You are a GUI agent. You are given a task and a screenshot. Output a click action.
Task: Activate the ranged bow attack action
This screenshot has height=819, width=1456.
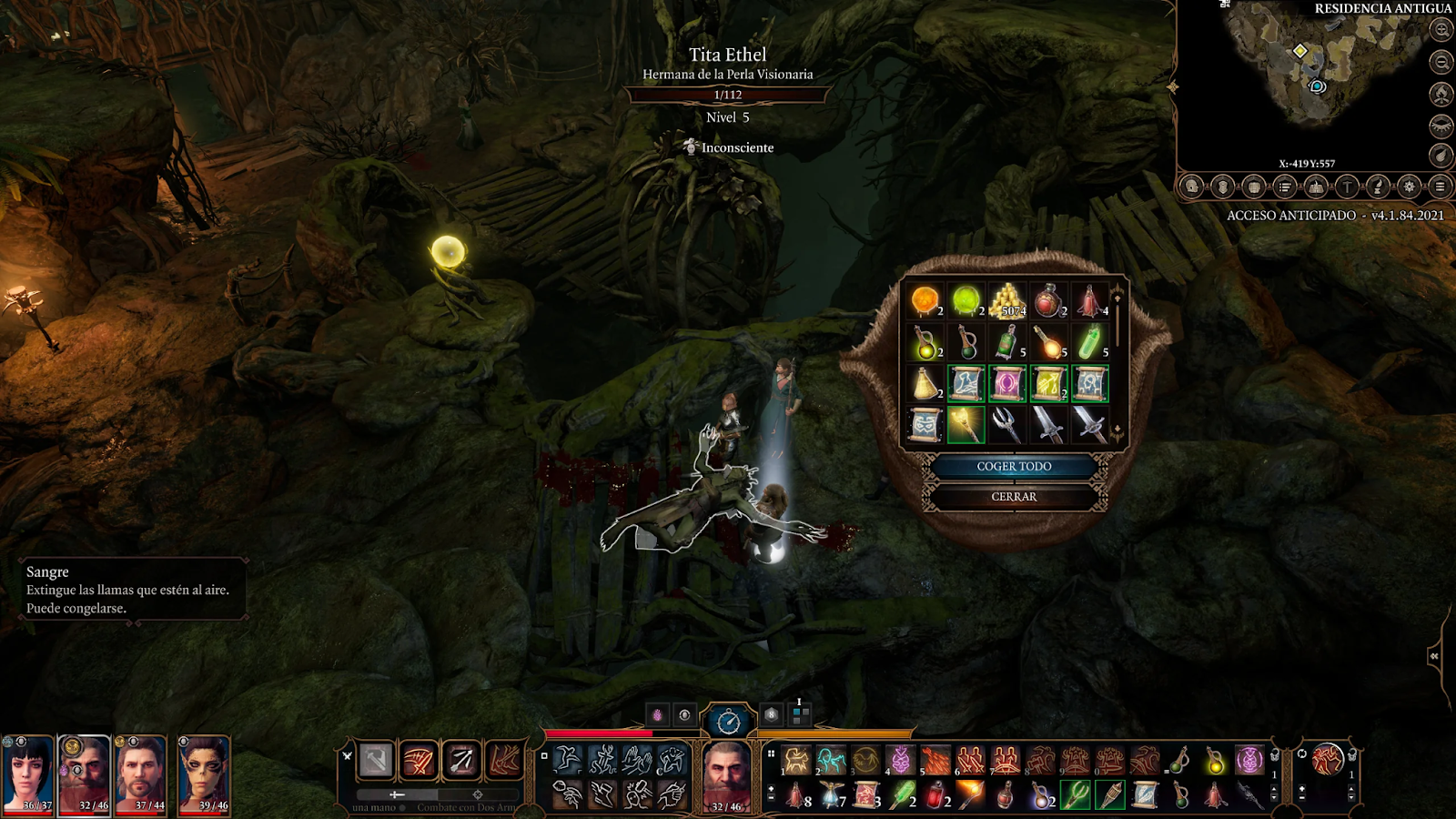[461, 761]
